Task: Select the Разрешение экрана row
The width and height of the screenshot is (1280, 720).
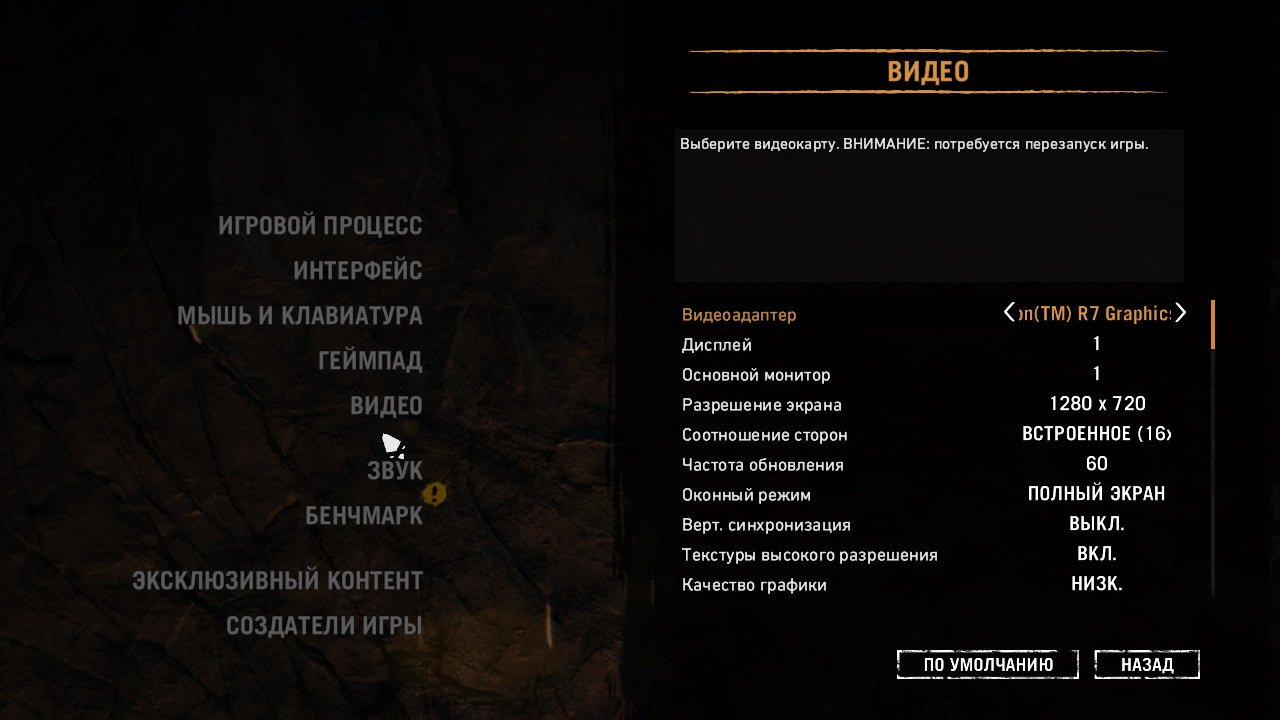Action: pyautogui.click(x=762, y=405)
